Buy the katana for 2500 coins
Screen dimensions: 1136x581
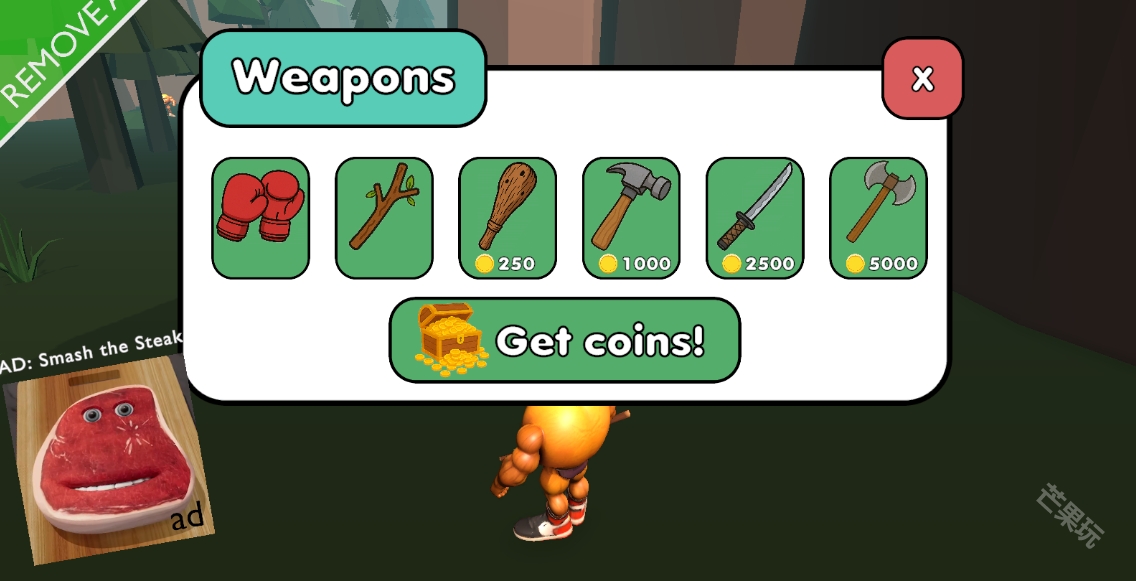point(754,217)
